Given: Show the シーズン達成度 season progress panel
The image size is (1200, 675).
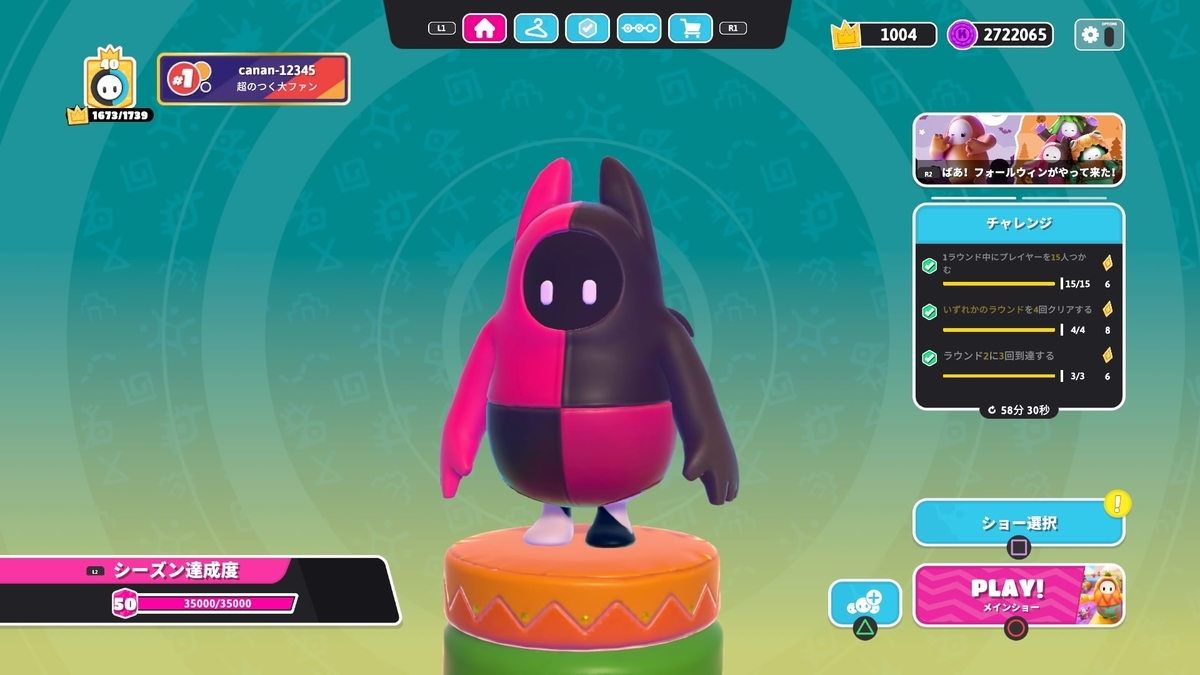Looking at the screenshot, I should (190, 572).
